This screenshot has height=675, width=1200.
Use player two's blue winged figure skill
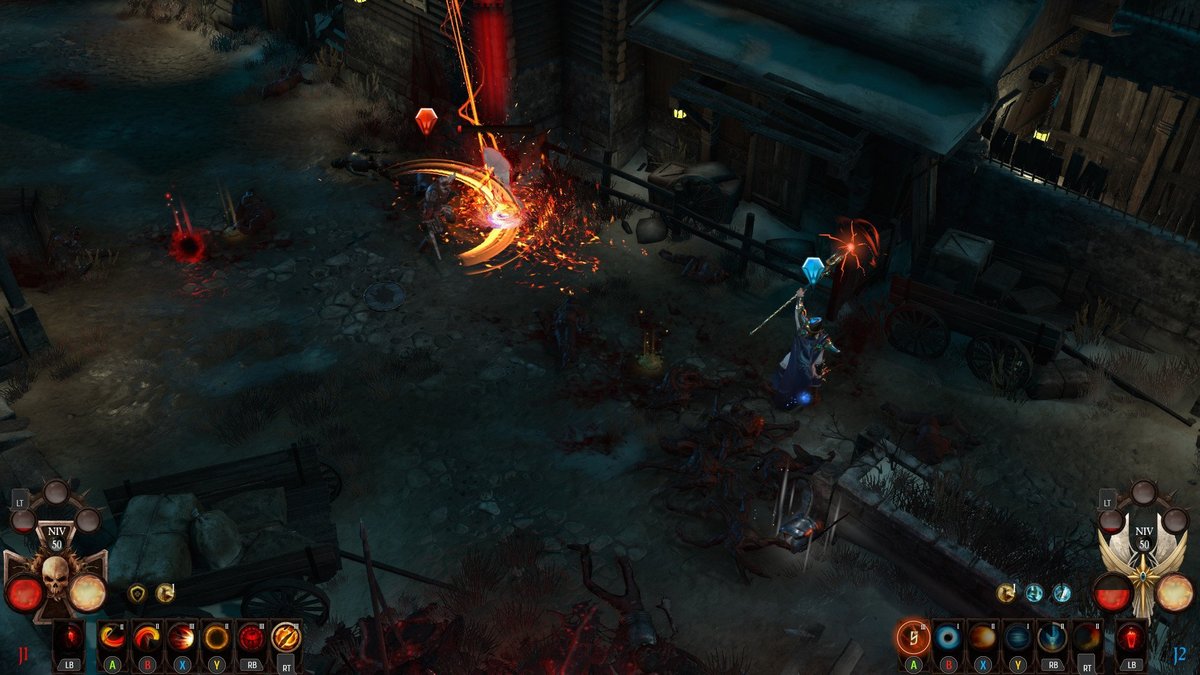(1052, 636)
